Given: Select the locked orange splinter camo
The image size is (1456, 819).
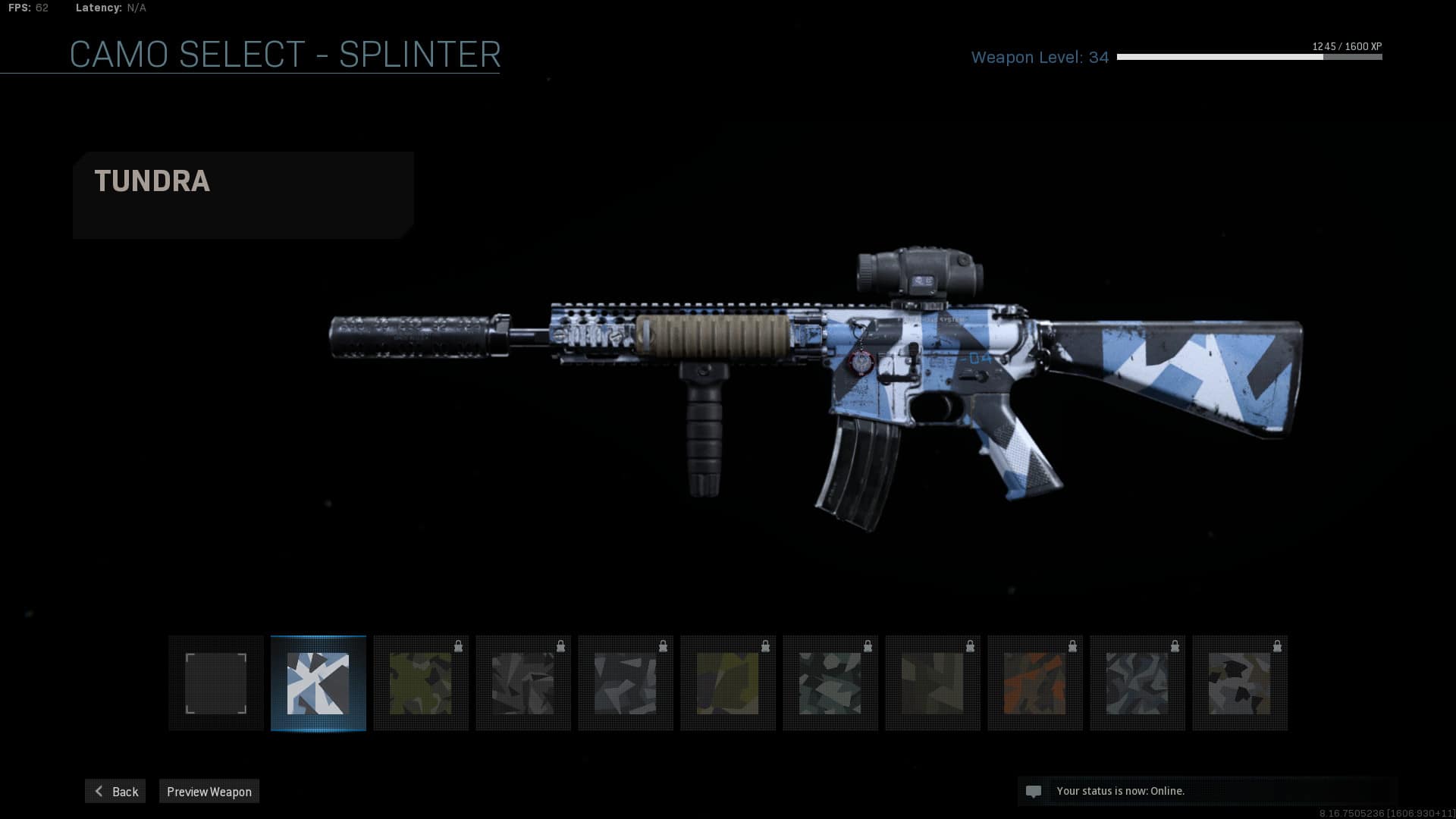Looking at the screenshot, I should (1035, 683).
